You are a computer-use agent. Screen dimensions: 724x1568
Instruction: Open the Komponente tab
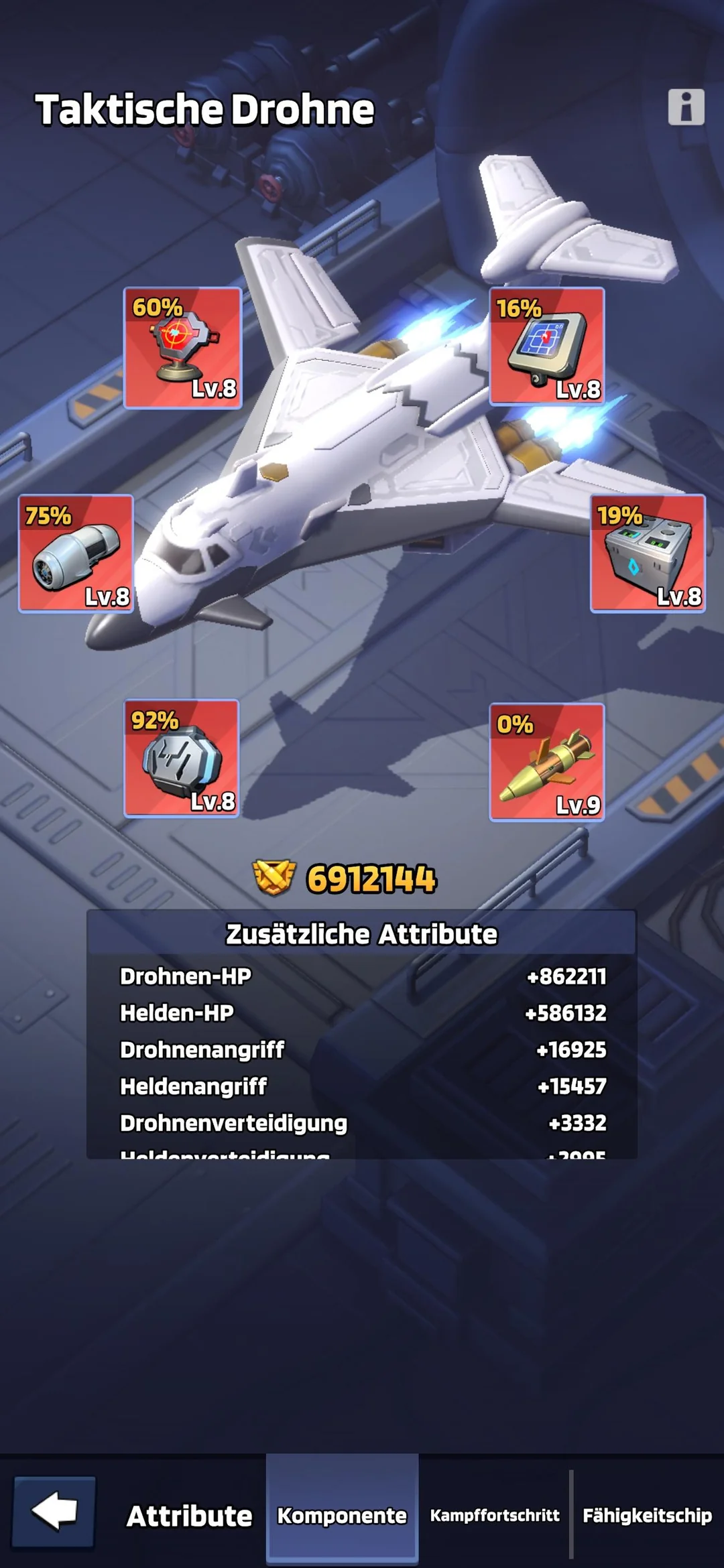tap(342, 1516)
